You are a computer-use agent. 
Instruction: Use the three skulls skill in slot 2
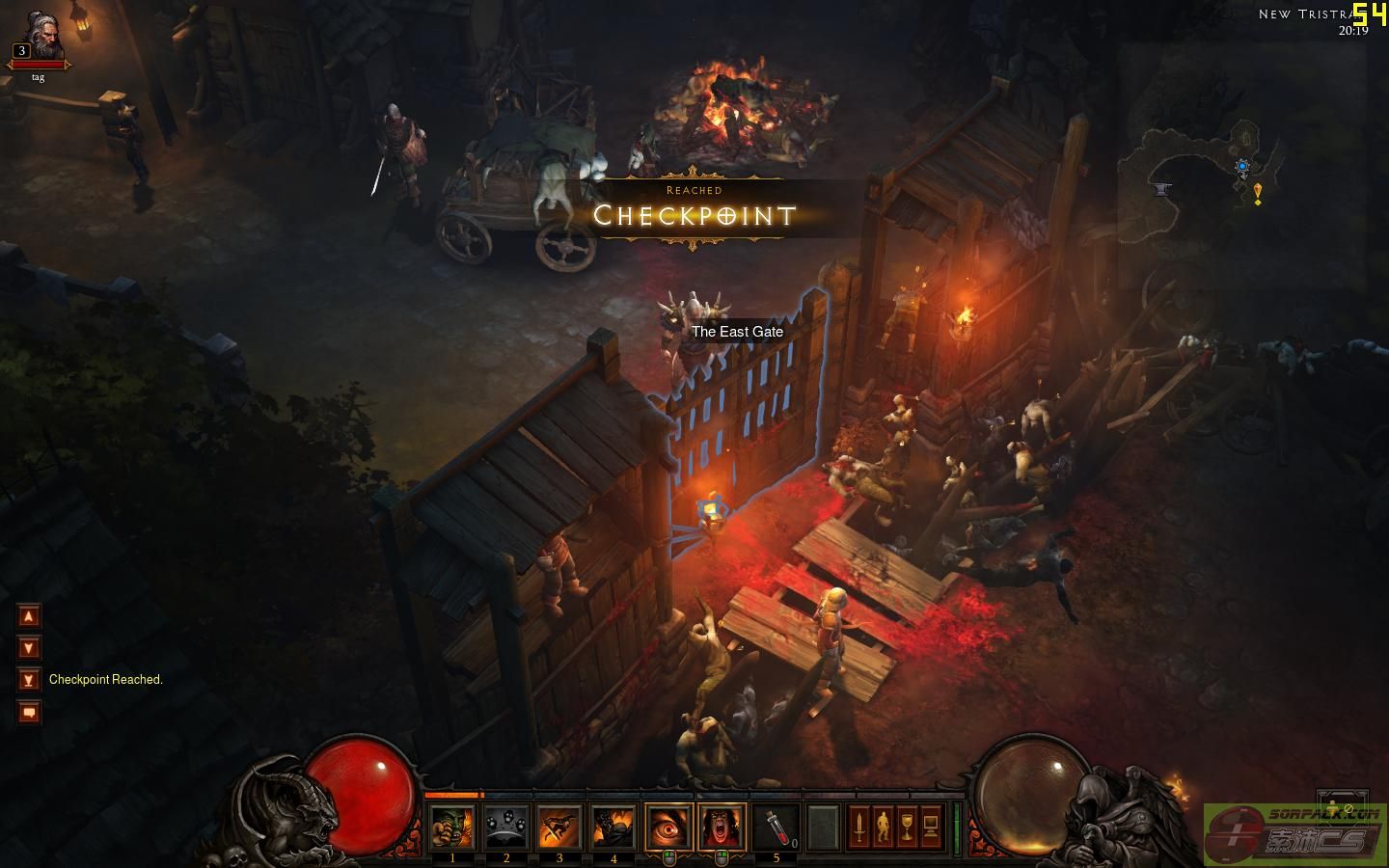point(505,827)
